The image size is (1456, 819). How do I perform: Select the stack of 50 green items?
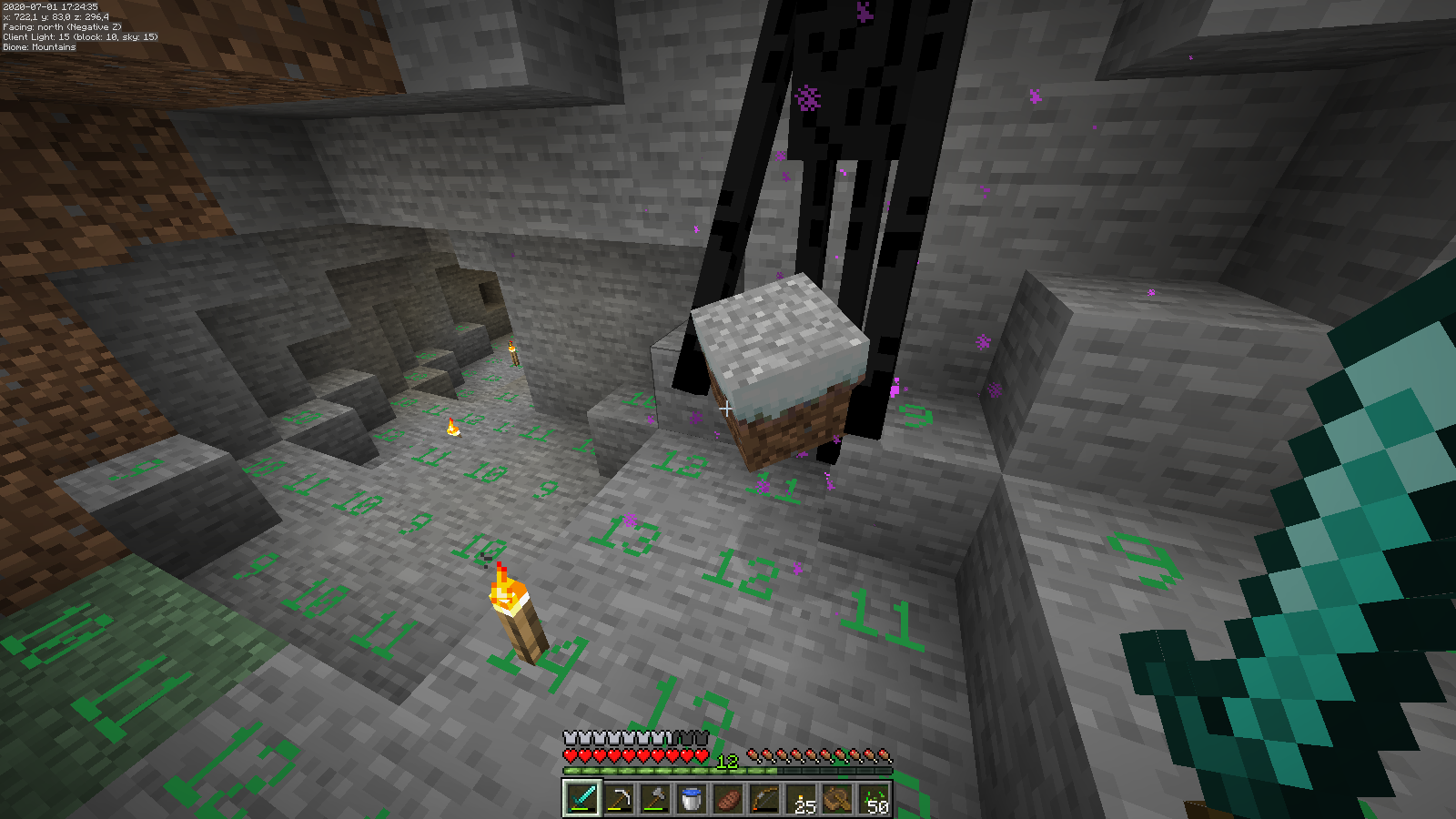pyautogui.click(x=874, y=799)
